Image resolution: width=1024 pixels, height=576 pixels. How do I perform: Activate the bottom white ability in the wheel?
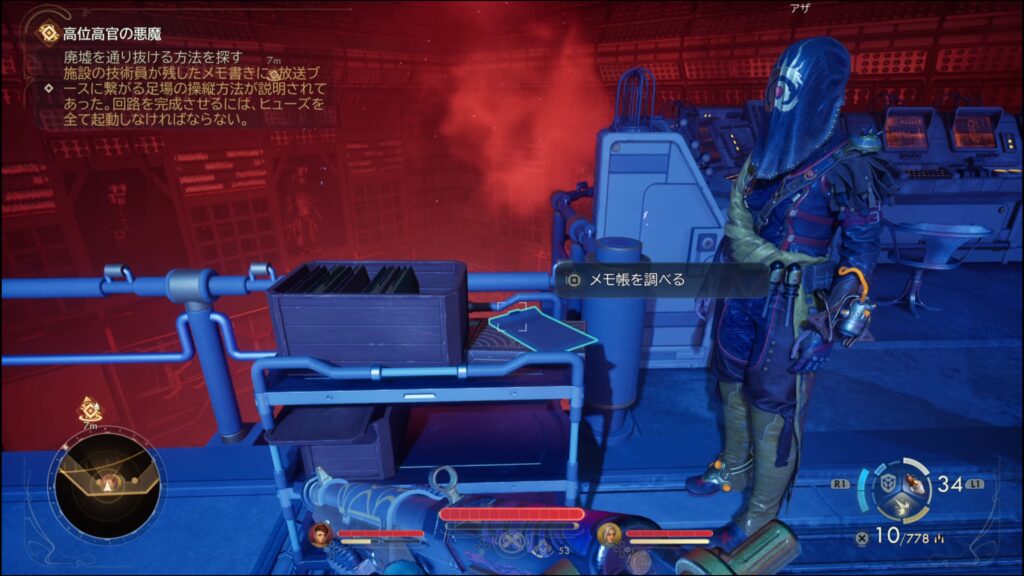point(900,508)
